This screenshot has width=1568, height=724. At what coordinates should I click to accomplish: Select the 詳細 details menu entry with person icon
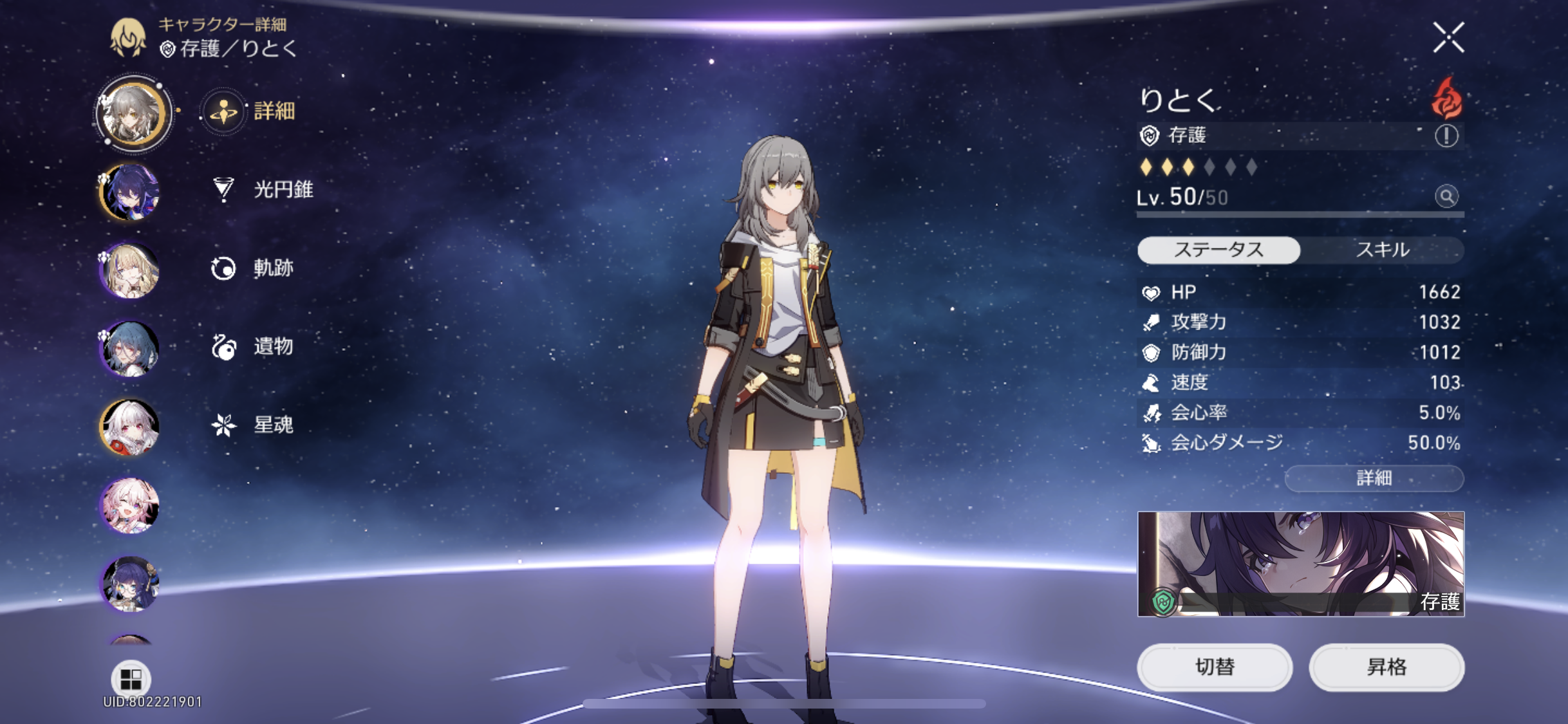coord(251,111)
